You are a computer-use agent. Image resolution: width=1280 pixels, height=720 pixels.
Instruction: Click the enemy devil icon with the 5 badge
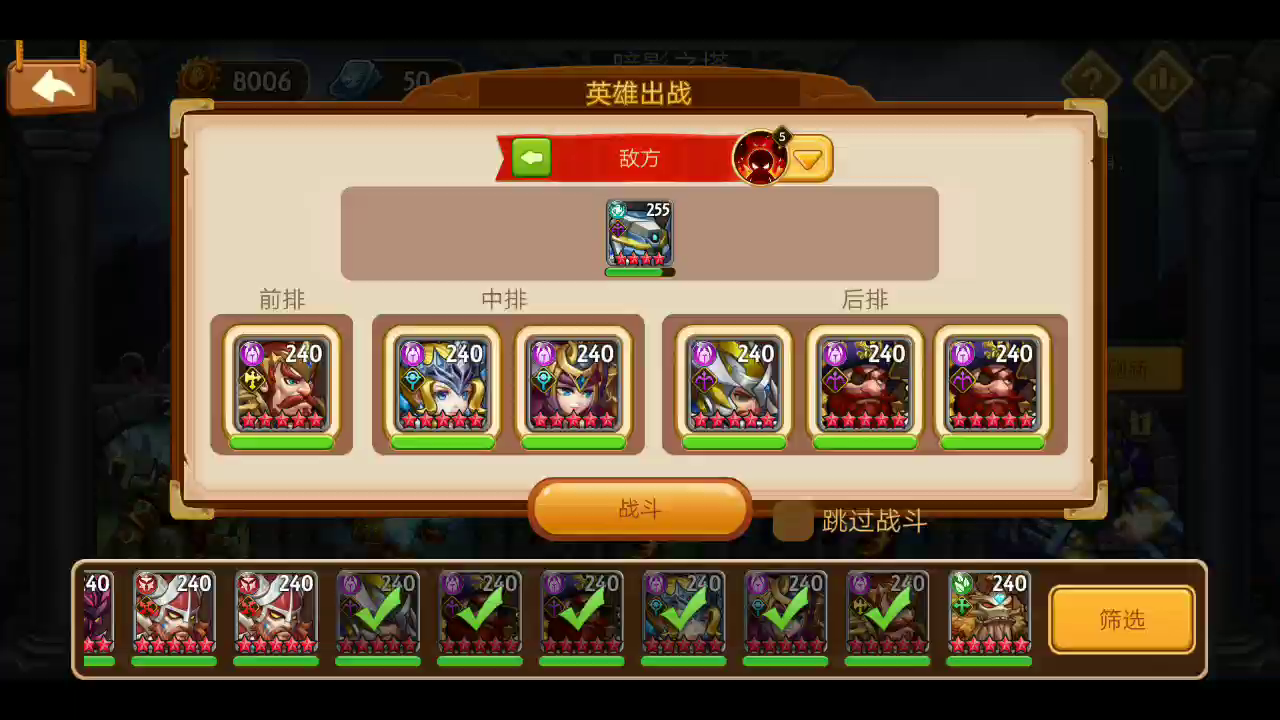pyautogui.click(x=762, y=156)
